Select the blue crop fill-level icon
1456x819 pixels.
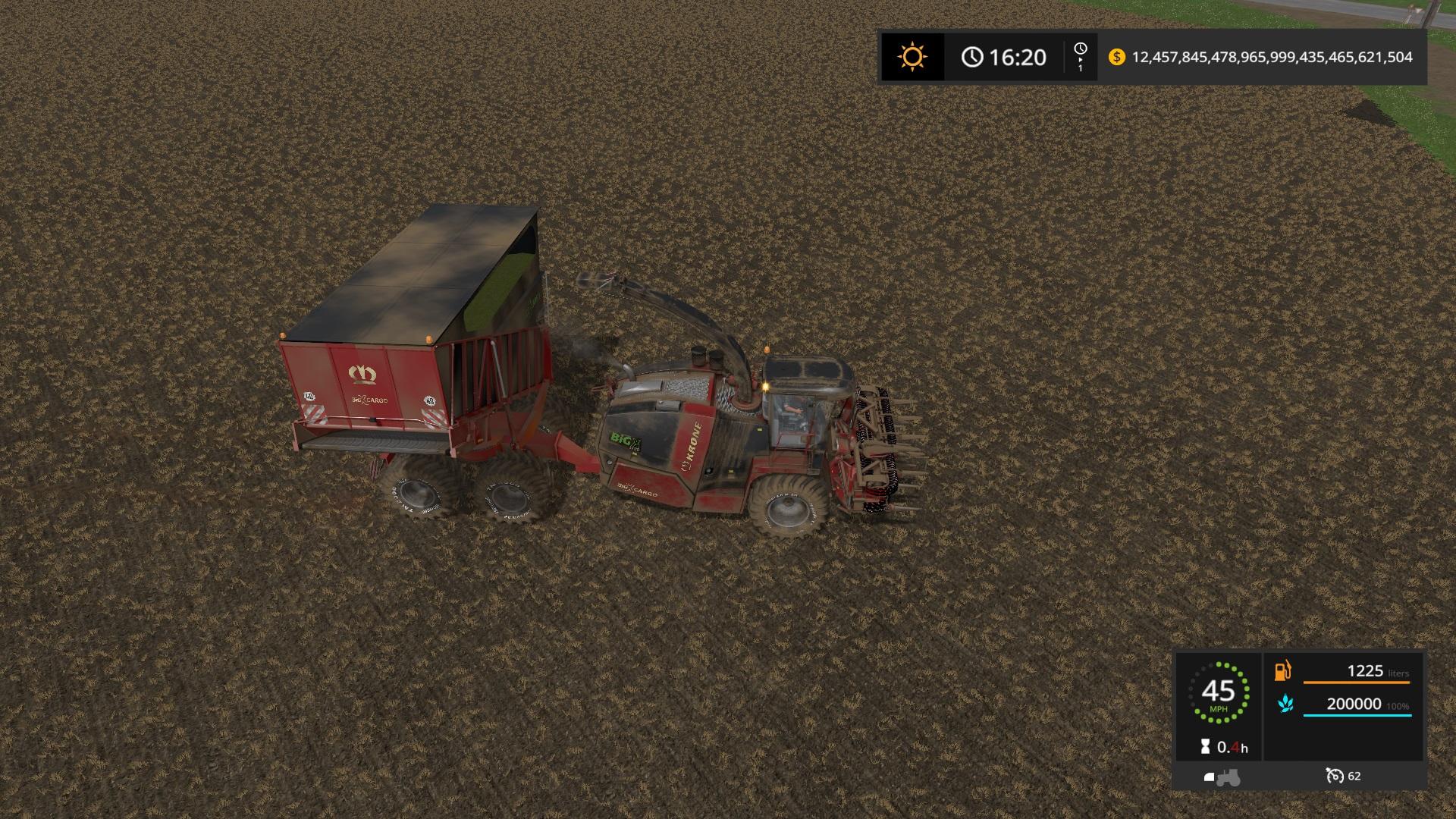click(1285, 704)
